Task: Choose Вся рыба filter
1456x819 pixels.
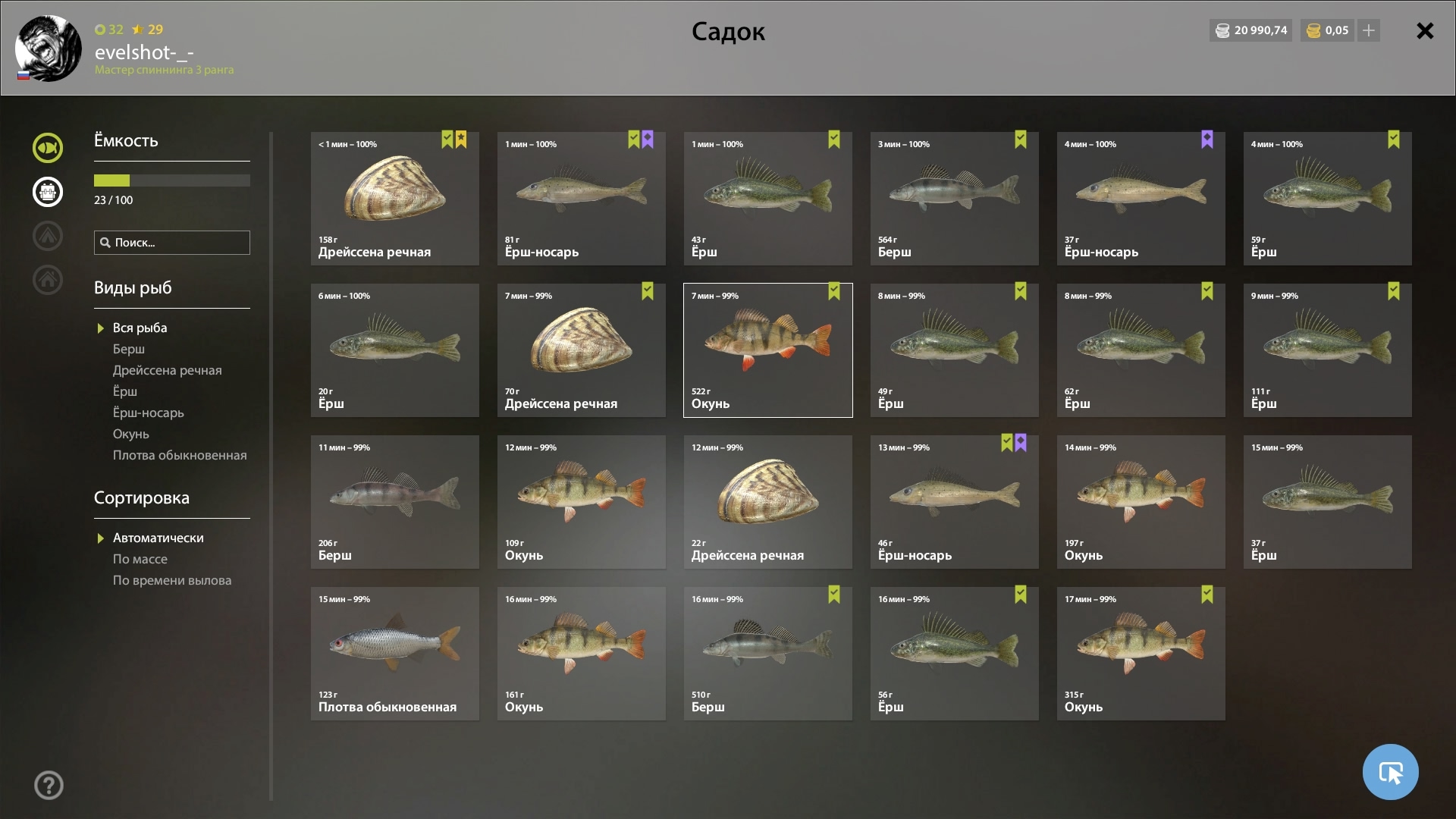Action: coord(140,328)
